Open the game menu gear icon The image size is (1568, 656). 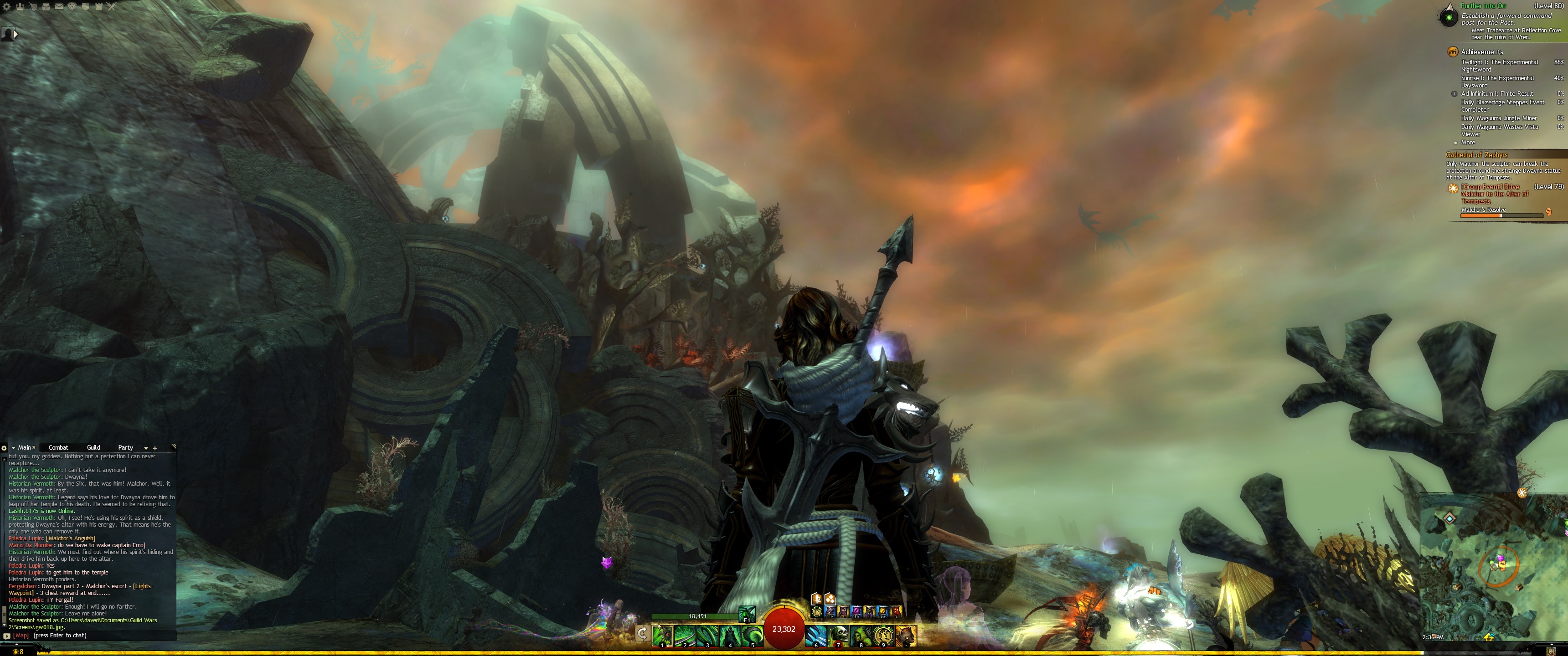click(7, 7)
